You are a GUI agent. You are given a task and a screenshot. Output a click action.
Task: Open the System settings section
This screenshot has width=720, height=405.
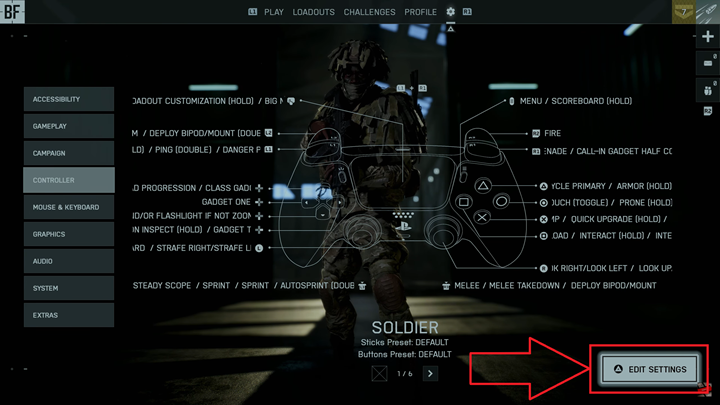(69, 289)
